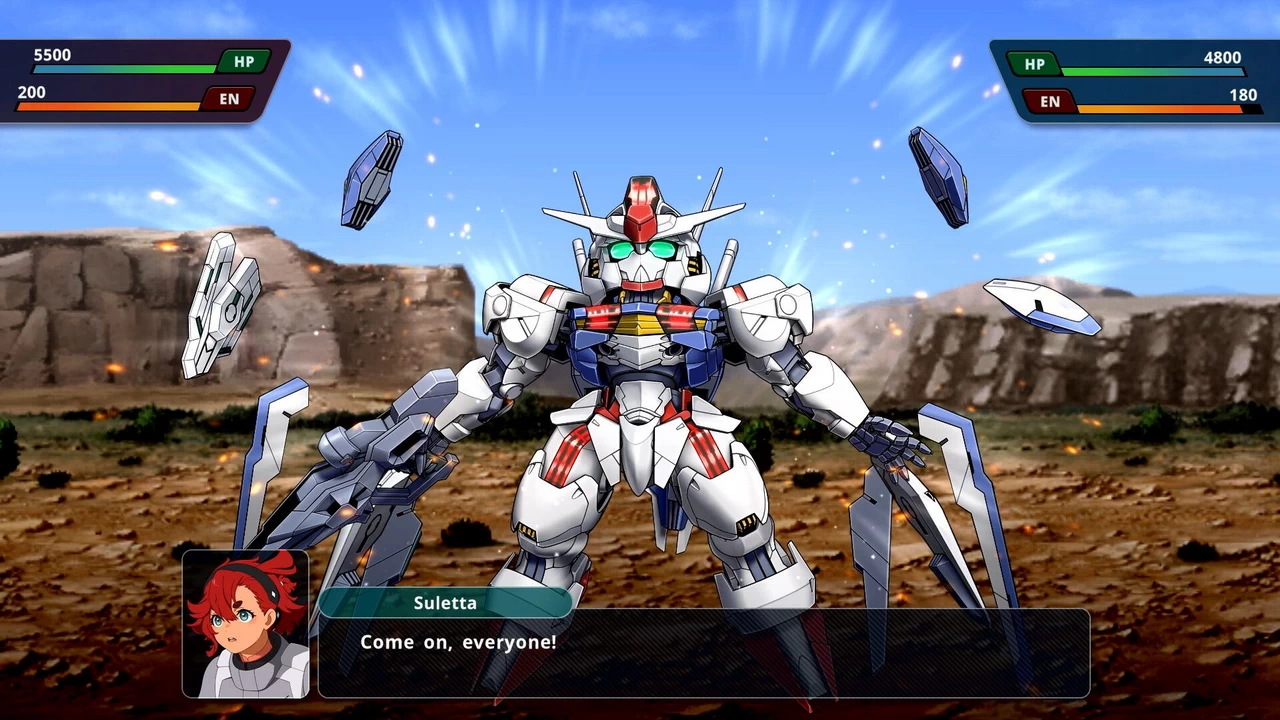This screenshot has width=1280, height=720.
Task: Click the player EN label icon
Action: [x=228, y=98]
